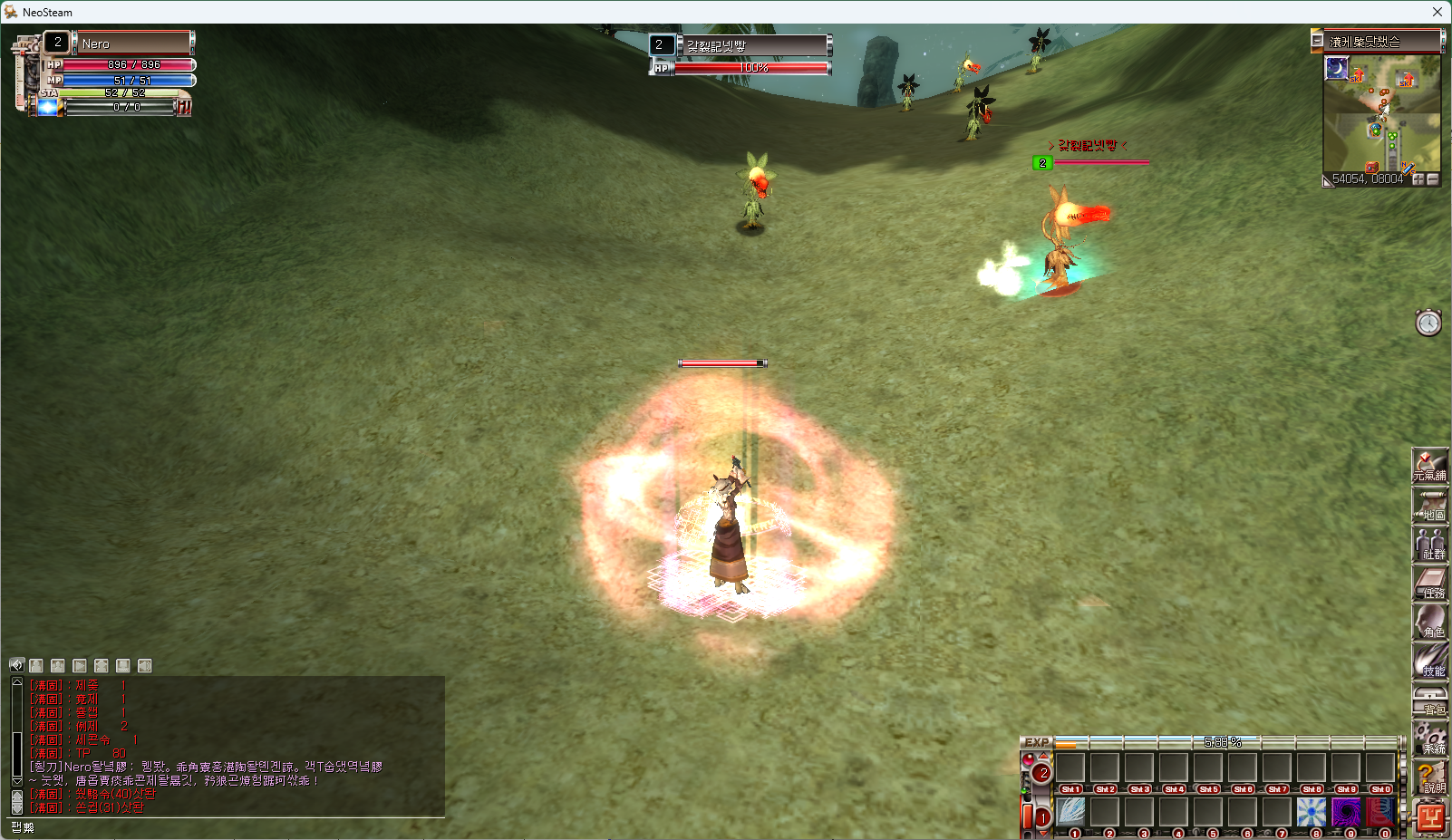Zoom out the minimap with the minus button
This screenshot has height=840, width=1452.
[x=1433, y=179]
